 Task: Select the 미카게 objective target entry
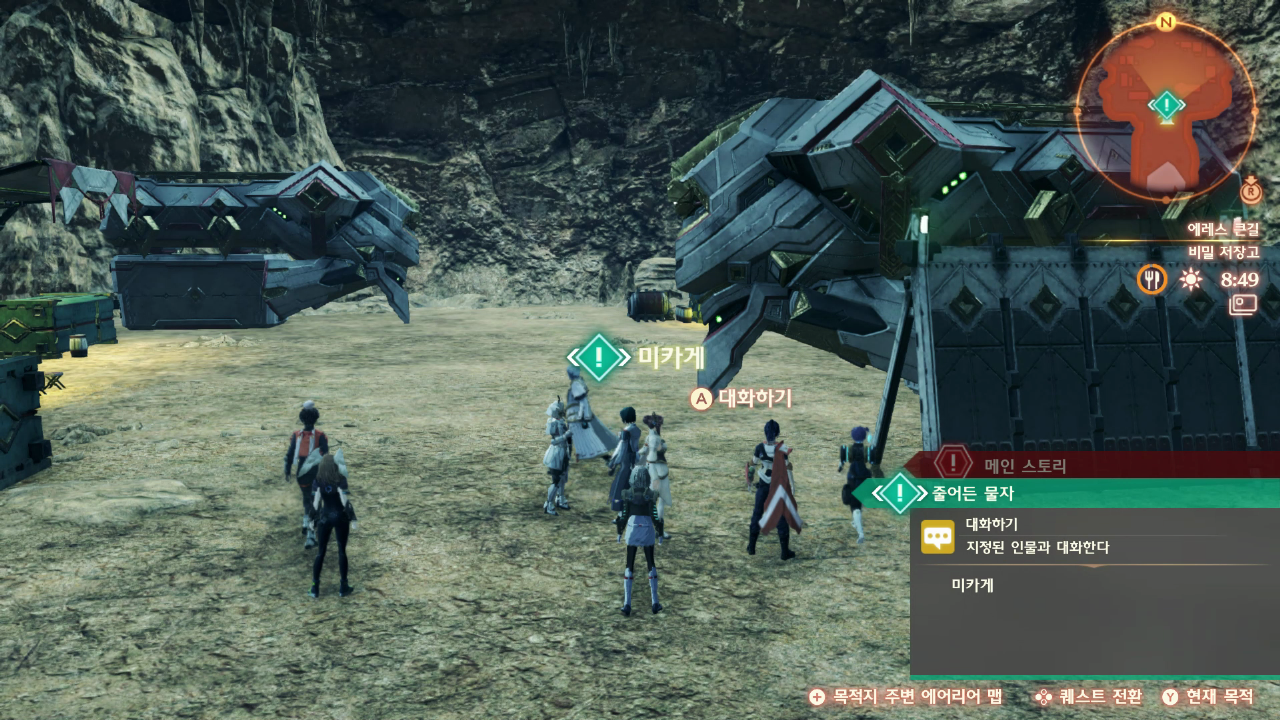click(x=972, y=584)
